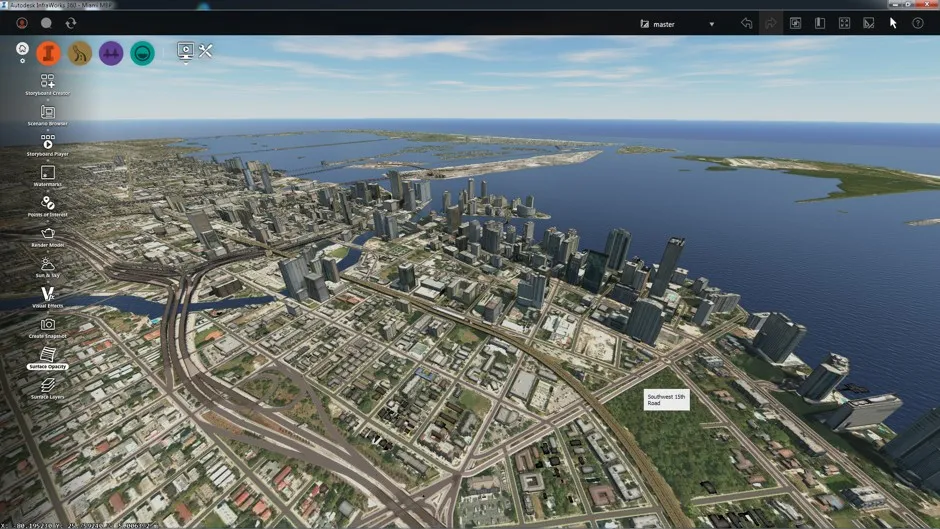Open the wrench and screwdriver settings
This screenshot has height=529, width=940.
206,51
